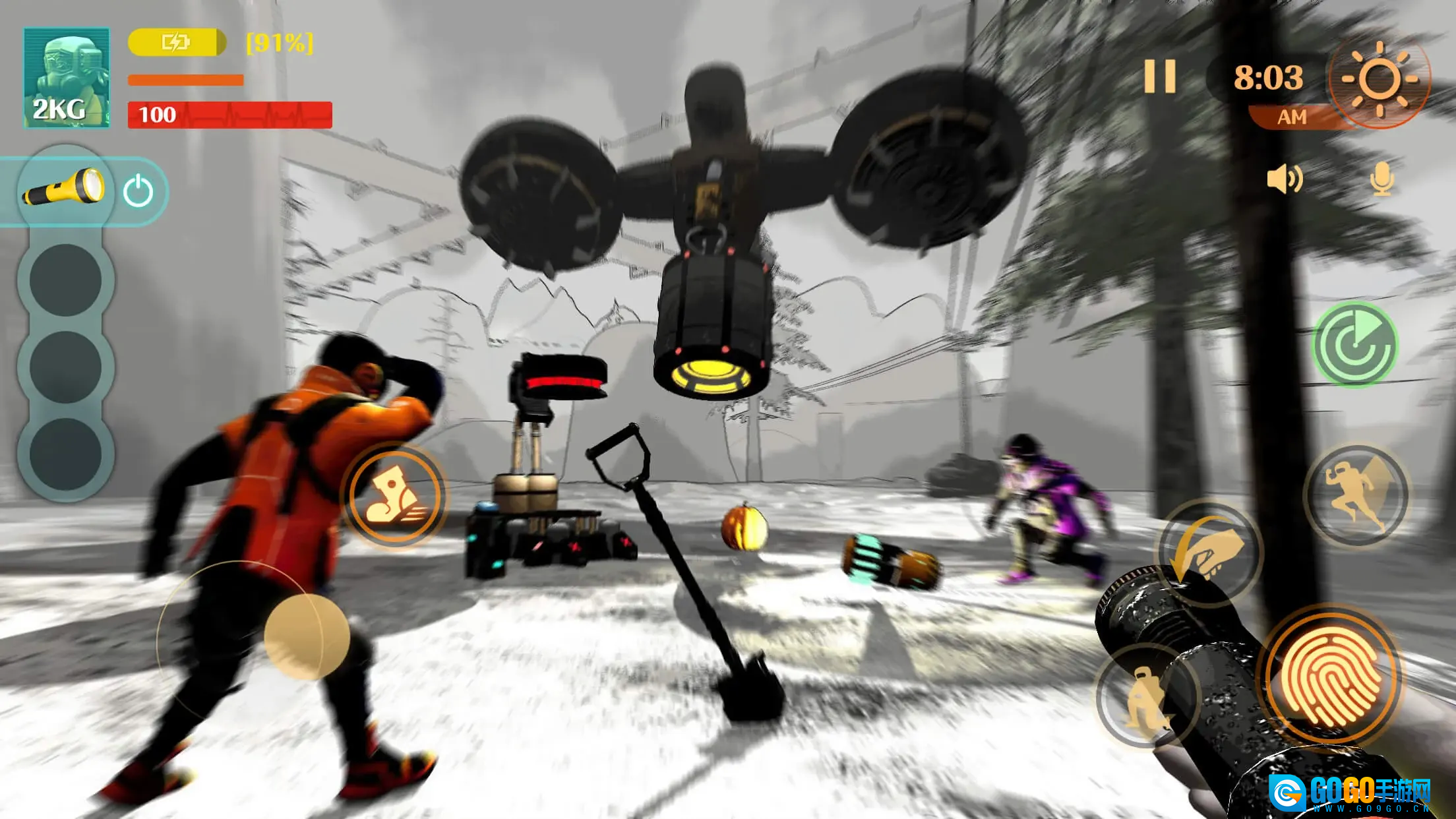The height and width of the screenshot is (819, 1456).
Task: Tap the sun daytime icon
Action: 1379,80
